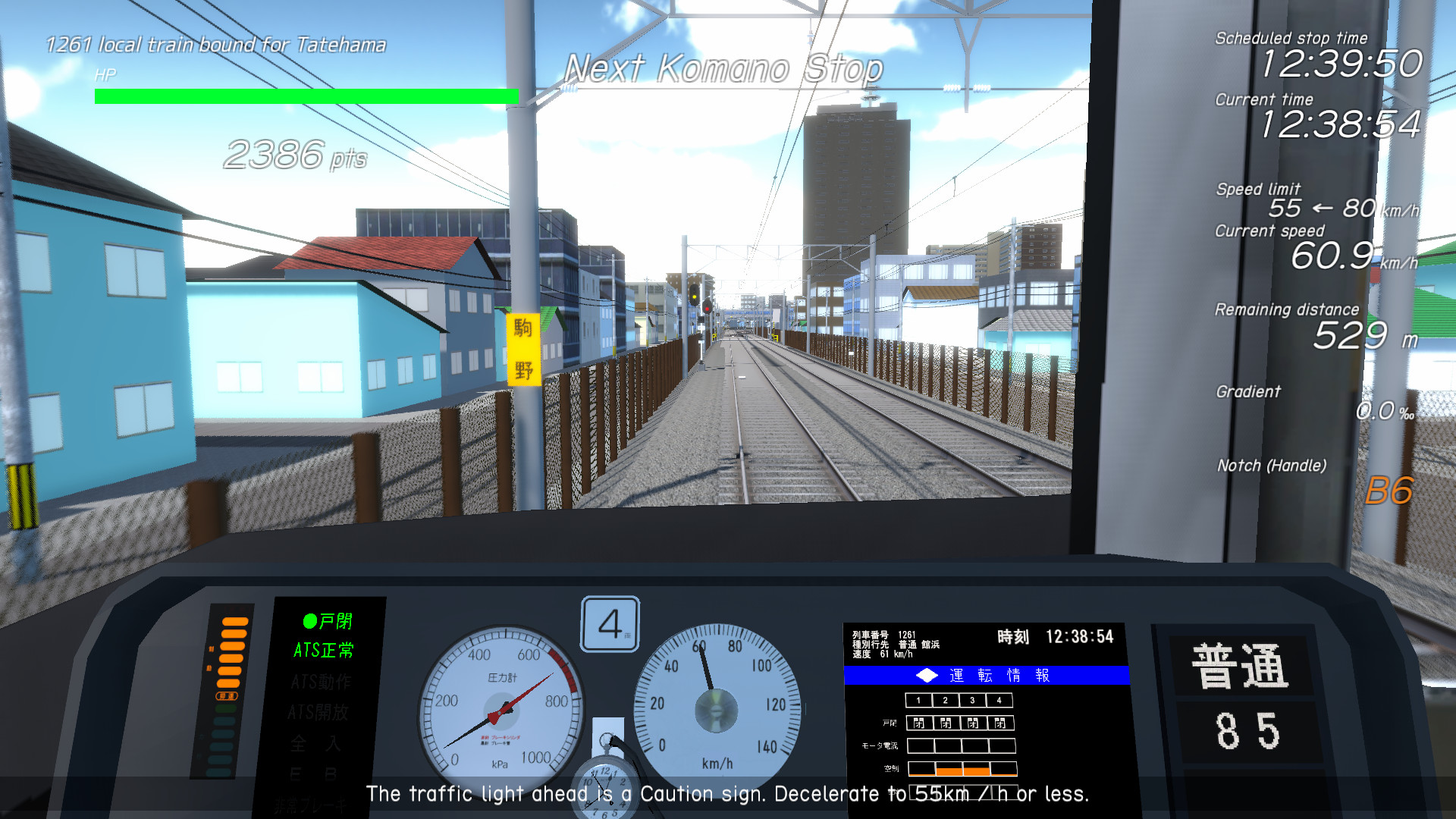
Task: Select car tab 2 on the monitor
Action: point(945,700)
